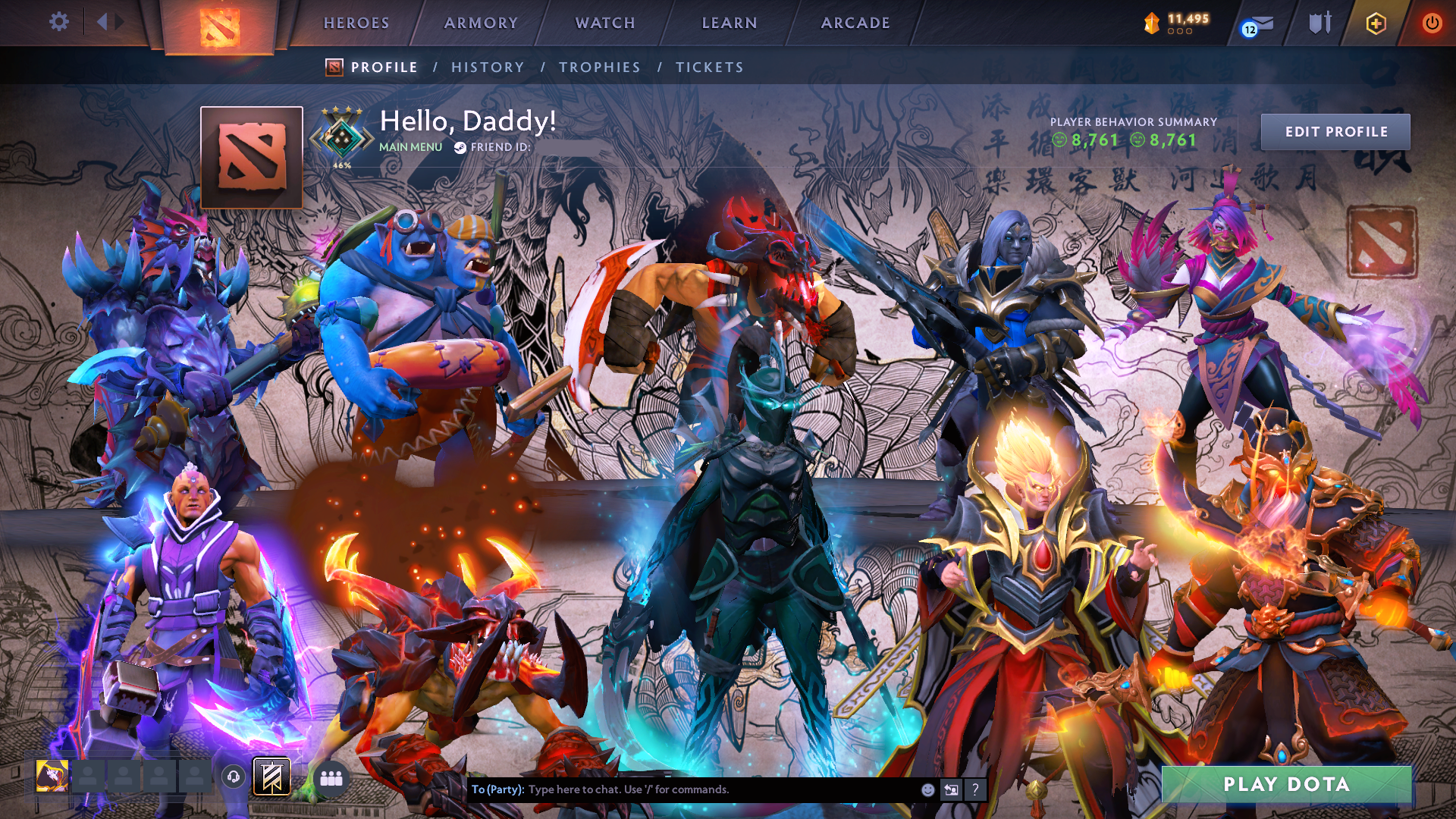Viewport: 1456px width, 819px height.
Task: Toggle the screenshot share icon in chat
Action: (x=952, y=789)
